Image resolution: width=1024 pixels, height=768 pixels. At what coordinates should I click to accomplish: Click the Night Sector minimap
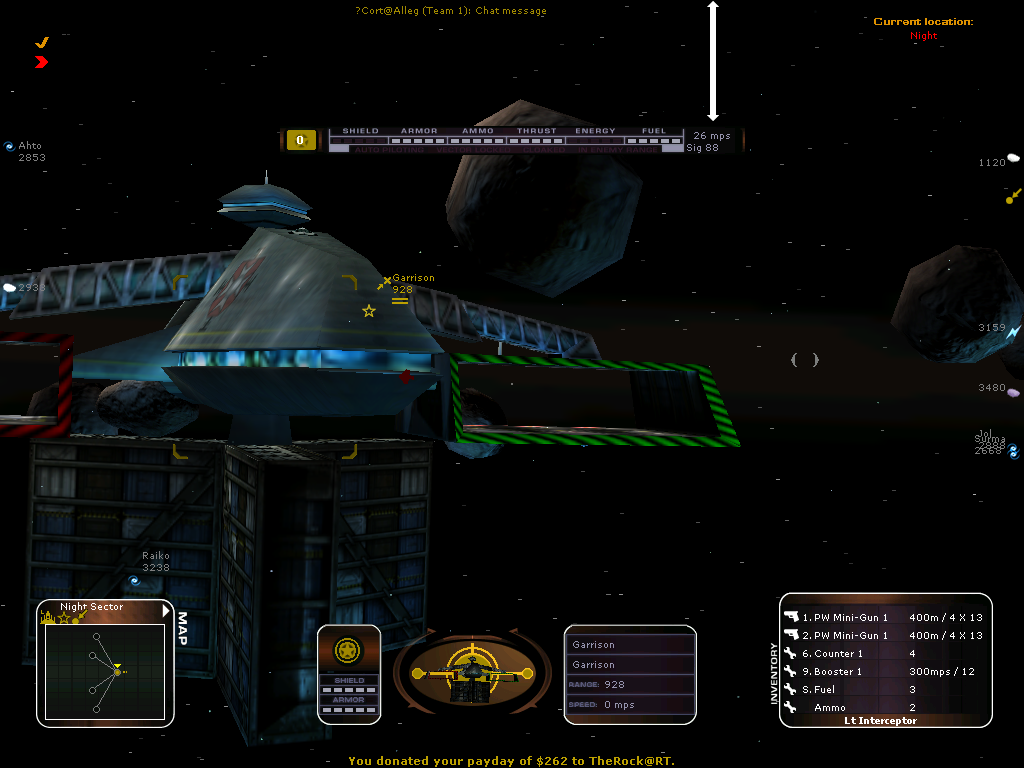point(104,670)
